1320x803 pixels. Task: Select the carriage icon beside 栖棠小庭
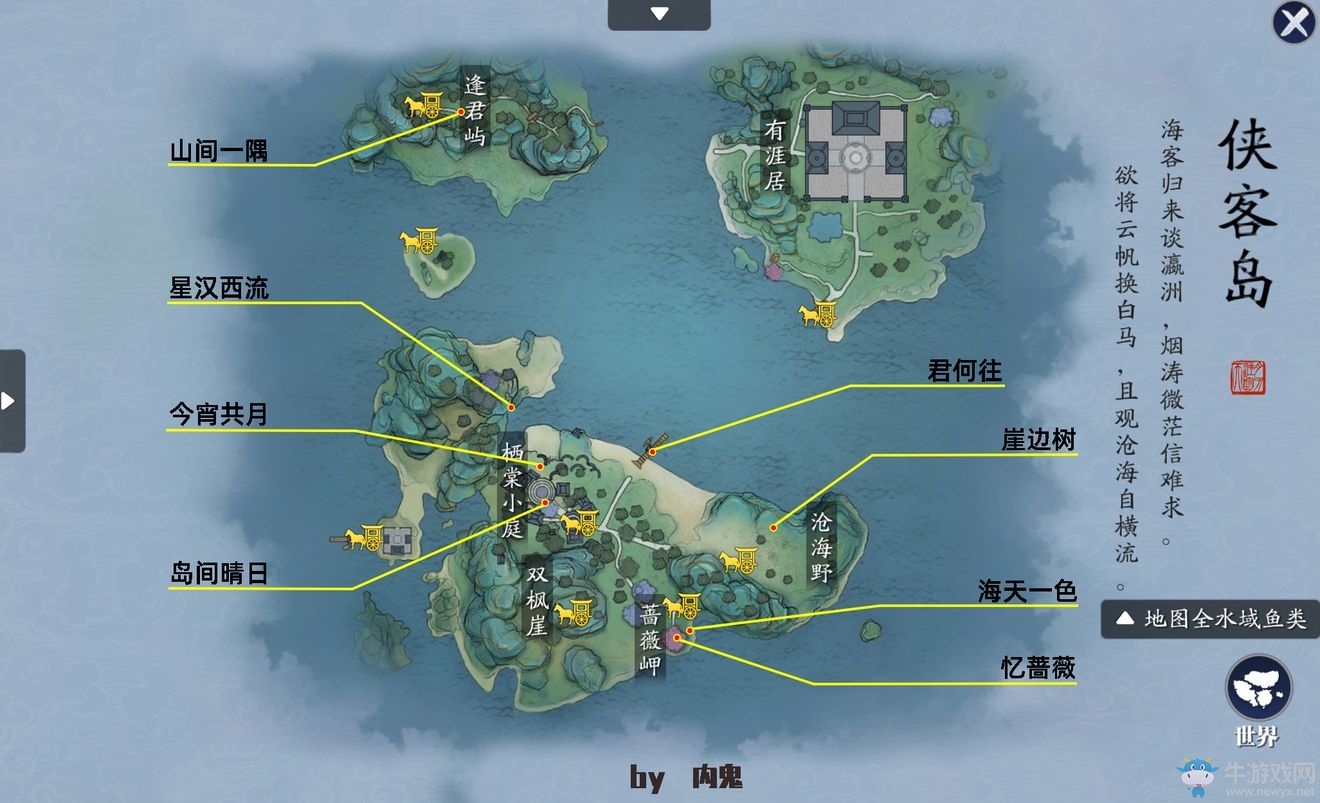pyautogui.click(x=580, y=521)
